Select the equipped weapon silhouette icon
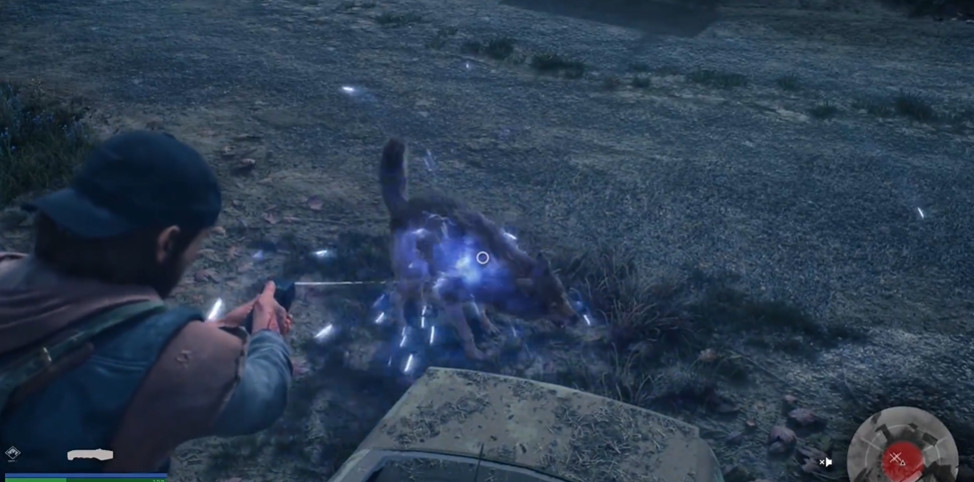The width and height of the screenshot is (974, 482). 90,455
